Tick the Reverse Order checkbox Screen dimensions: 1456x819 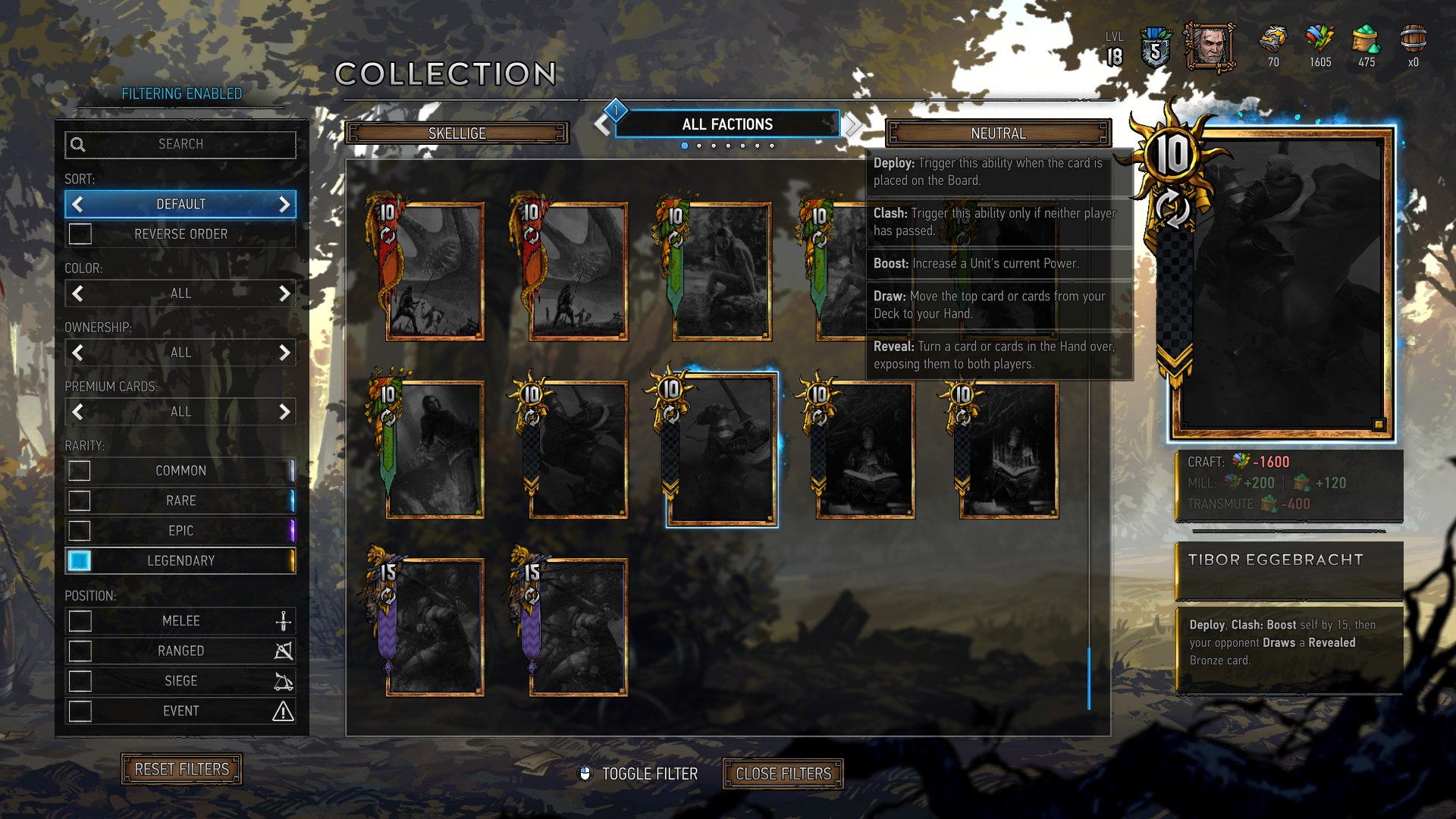[x=80, y=234]
